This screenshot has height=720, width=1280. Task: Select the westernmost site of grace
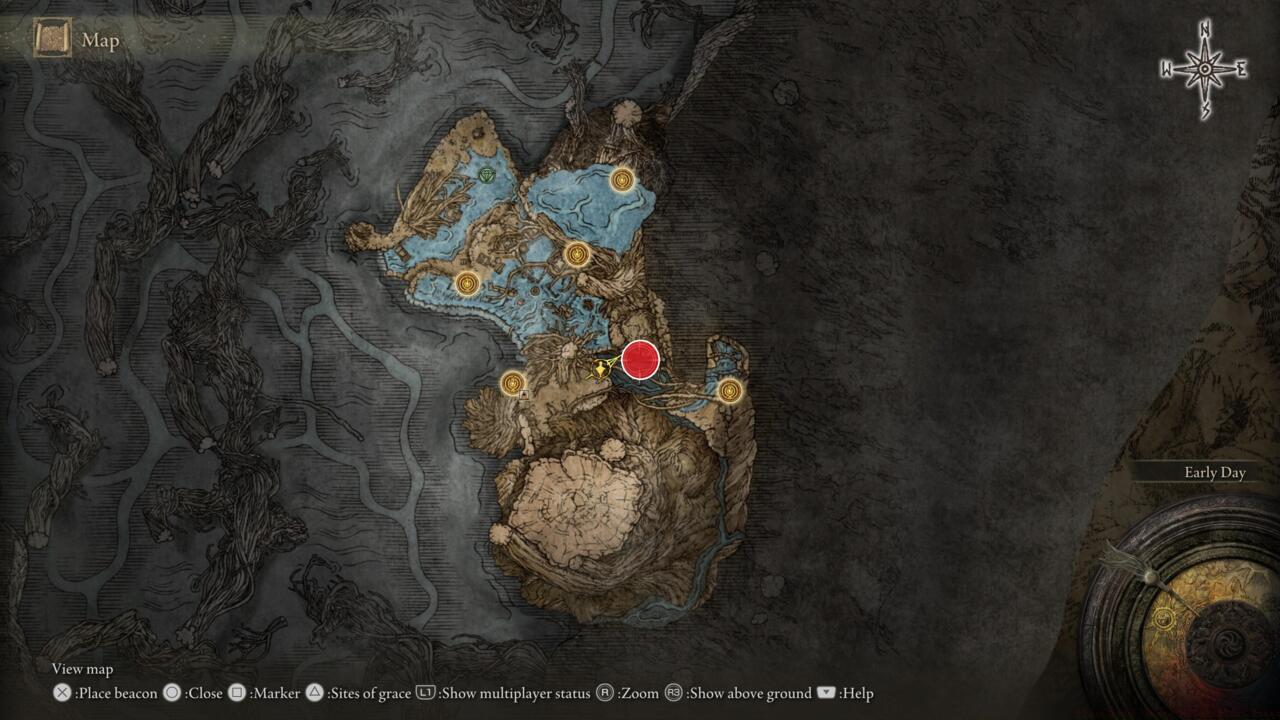[x=467, y=284]
